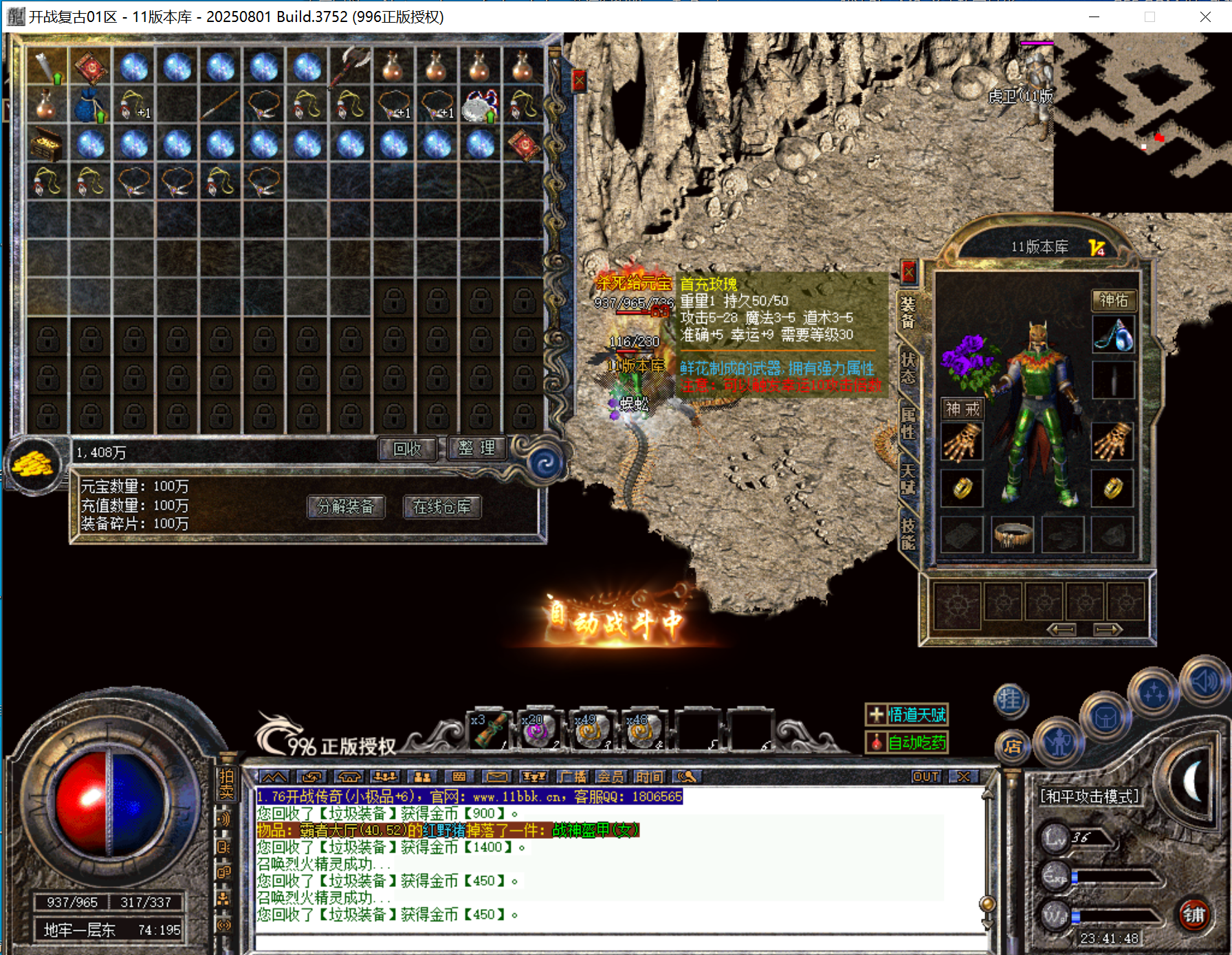Click the 回收 recycle button
This screenshot has height=955, width=1232.
pos(408,449)
